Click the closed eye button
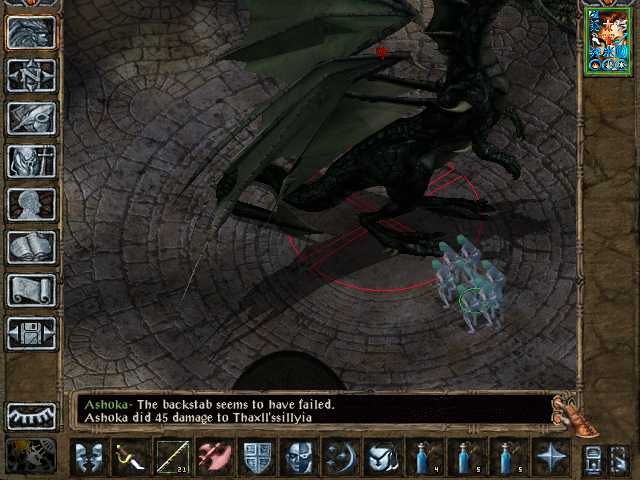Screen dimensions: 640x480 click(31, 416)
